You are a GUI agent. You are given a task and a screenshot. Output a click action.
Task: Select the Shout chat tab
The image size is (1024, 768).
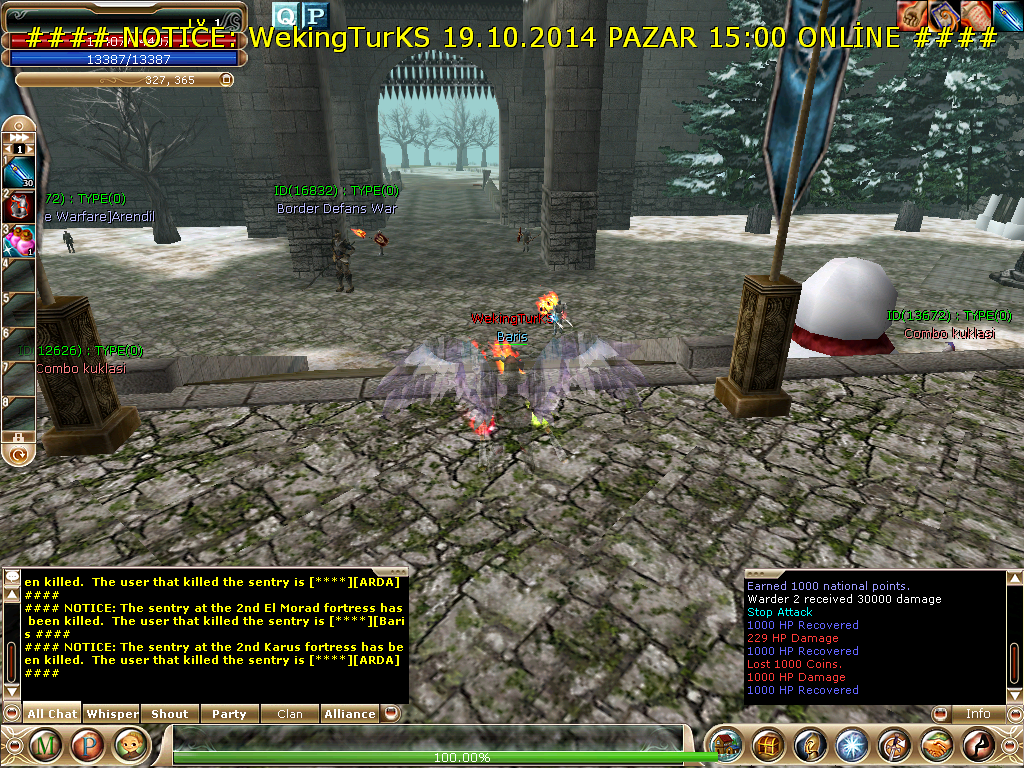click(x=170, y=714)
